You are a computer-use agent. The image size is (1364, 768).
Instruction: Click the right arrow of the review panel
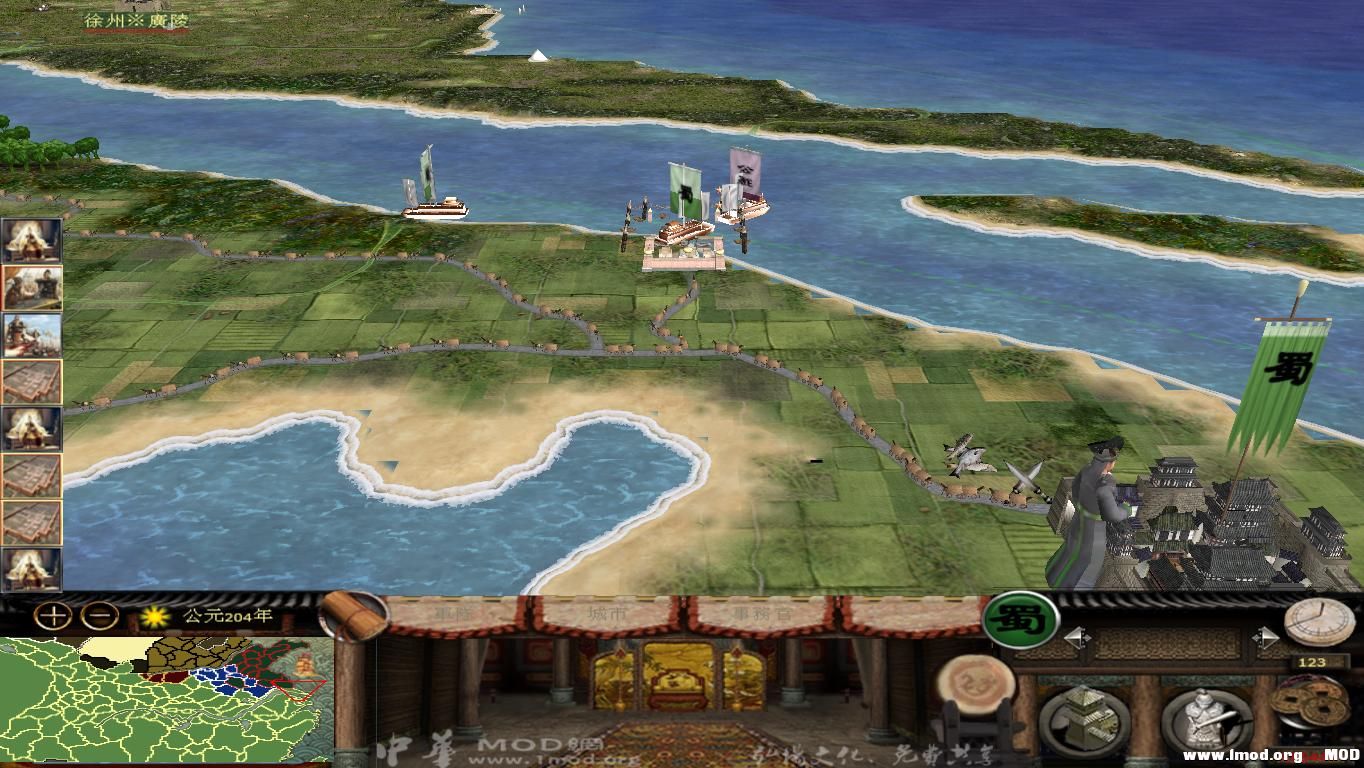click(x=1266, y=637)
